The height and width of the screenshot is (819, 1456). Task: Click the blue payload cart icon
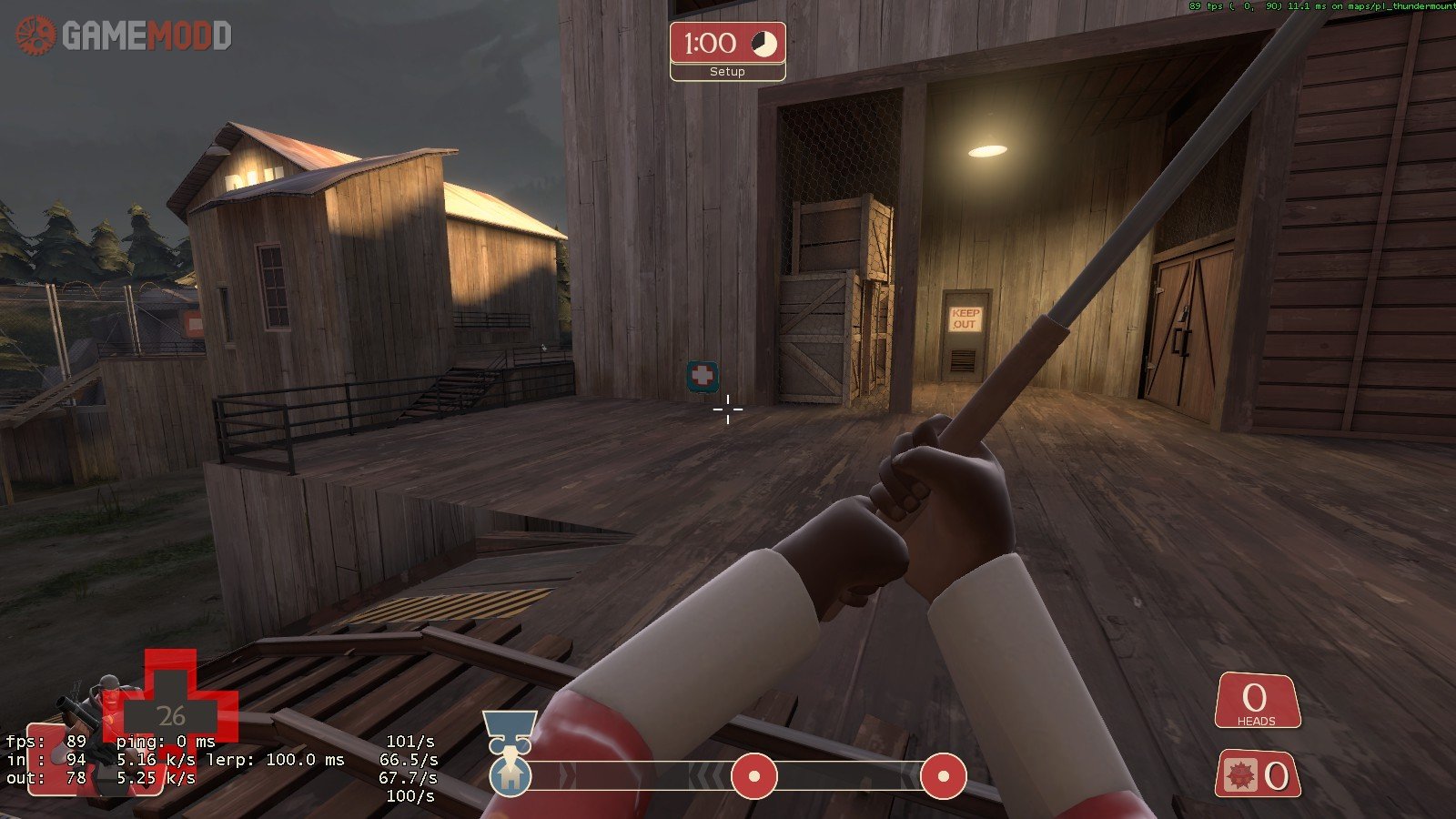[510, 731]
